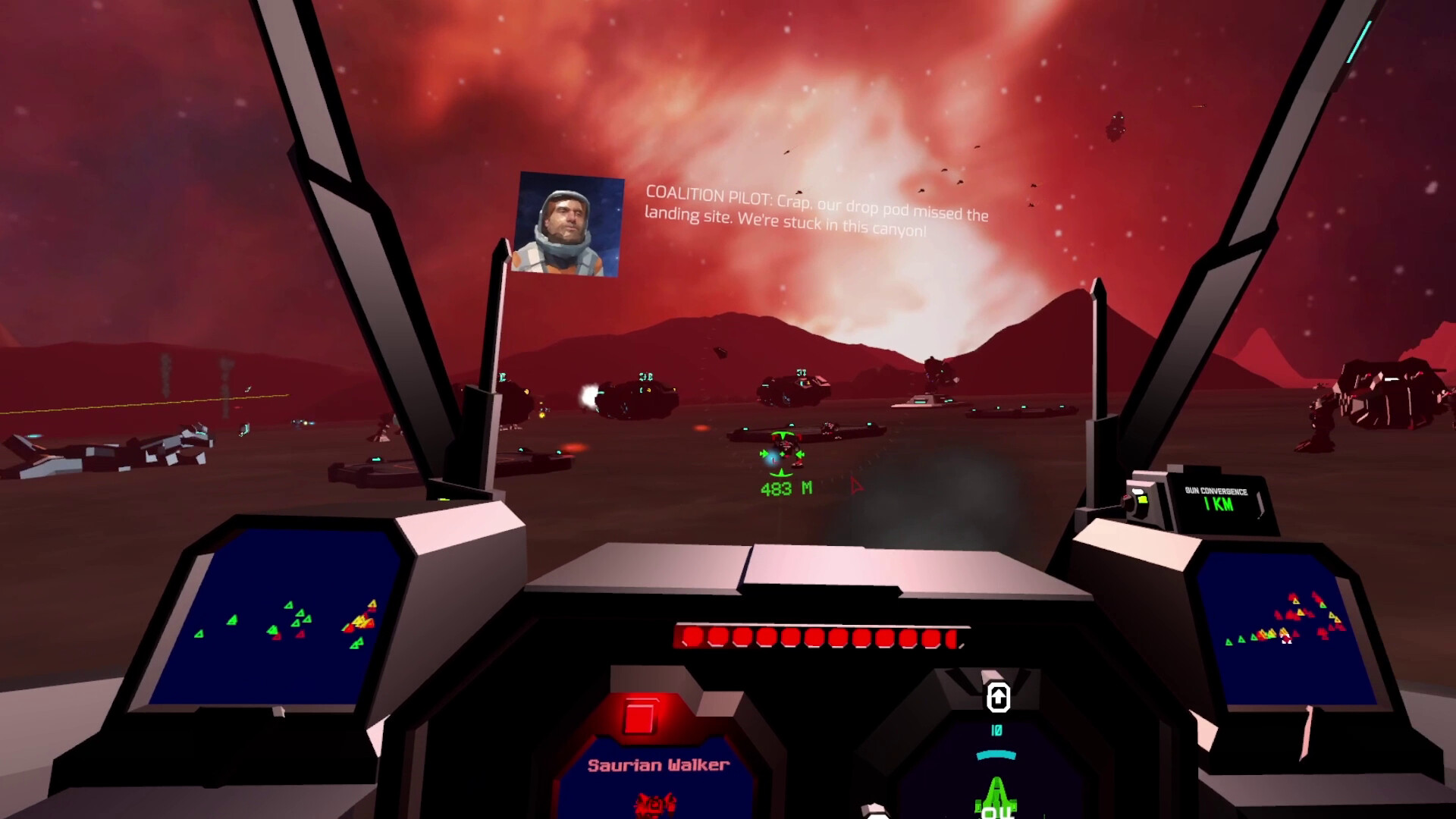Image resolution: width=1456 pixels, height=819 pixels.
Task: Click the cyan heat arc gauge on the center console
Action: (996, 754)
